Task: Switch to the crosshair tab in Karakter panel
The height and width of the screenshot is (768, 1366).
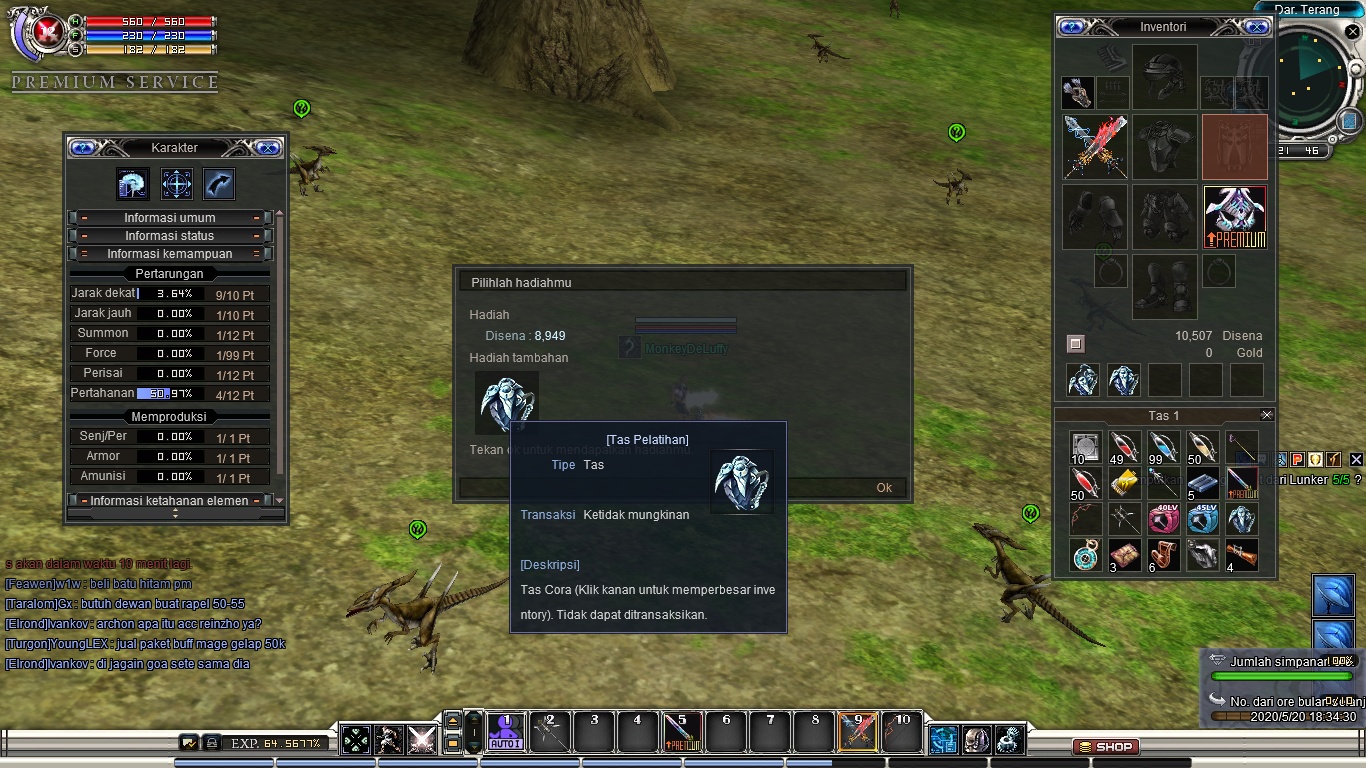Action: (x=176, y=184)
